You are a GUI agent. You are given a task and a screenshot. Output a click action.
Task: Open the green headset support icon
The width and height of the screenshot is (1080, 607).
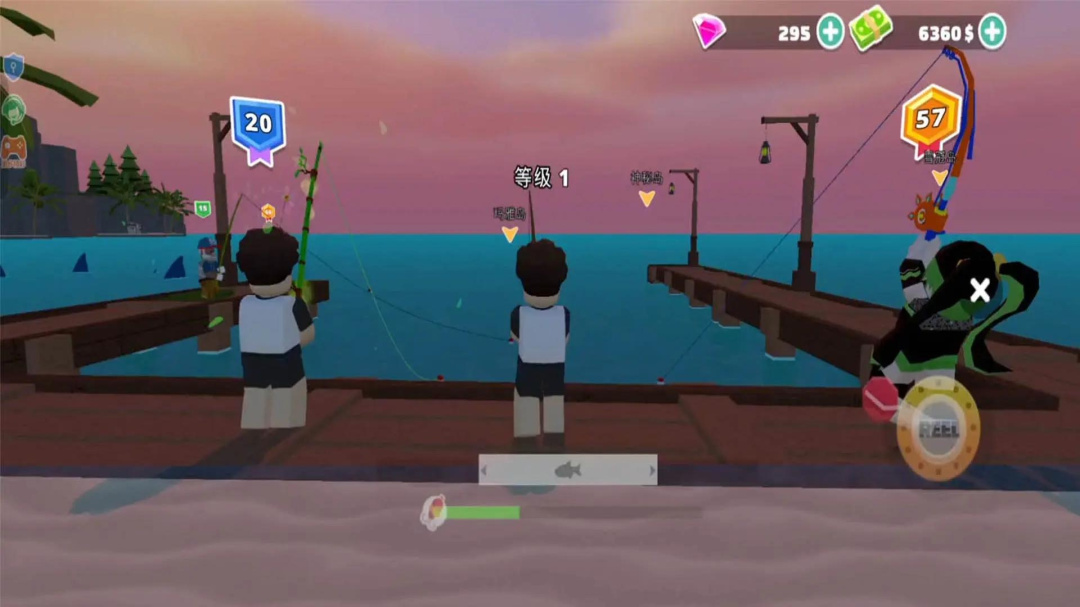(13, 109)
